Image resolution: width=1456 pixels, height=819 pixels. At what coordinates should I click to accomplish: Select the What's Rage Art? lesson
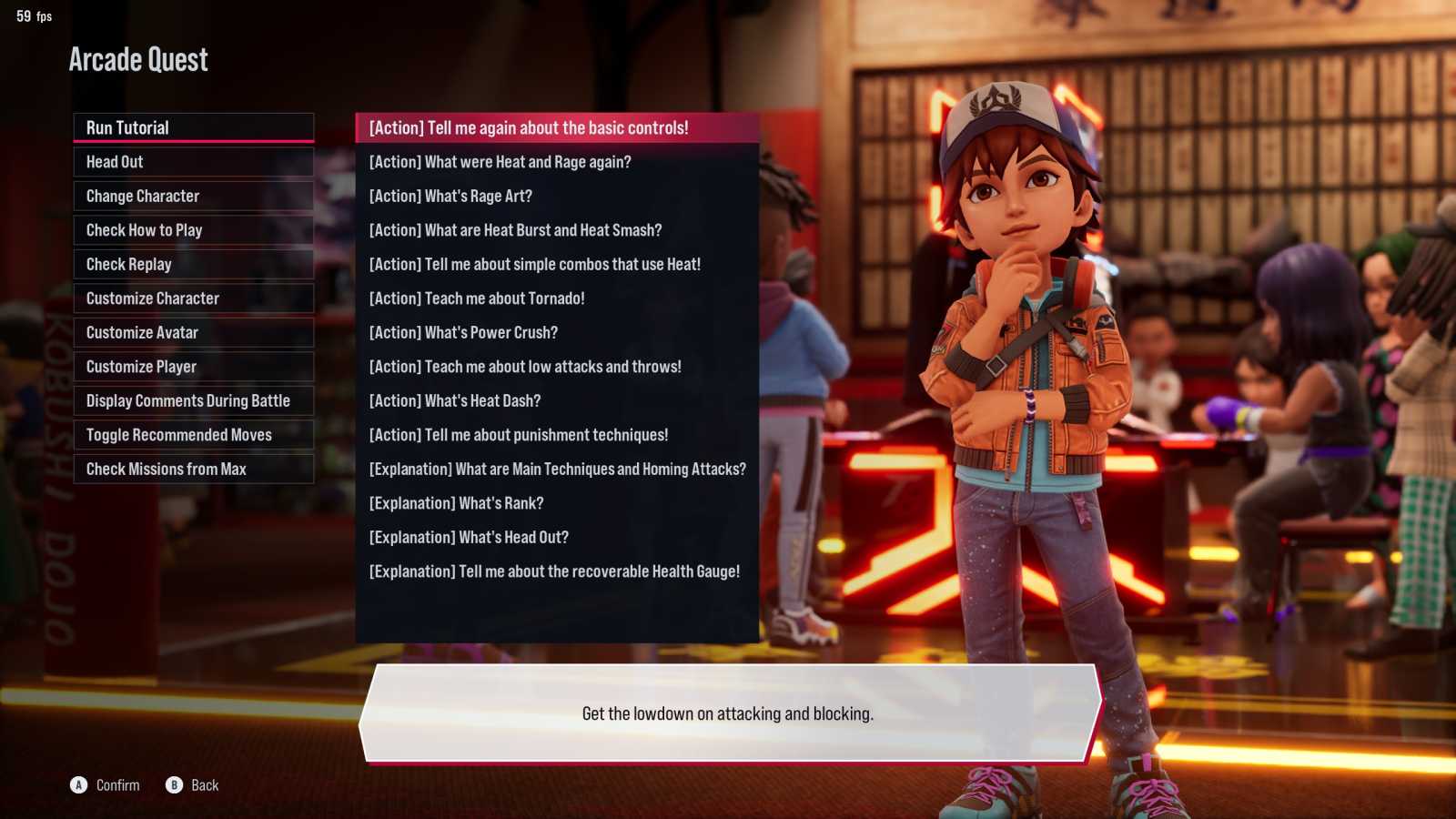point(556,197)
